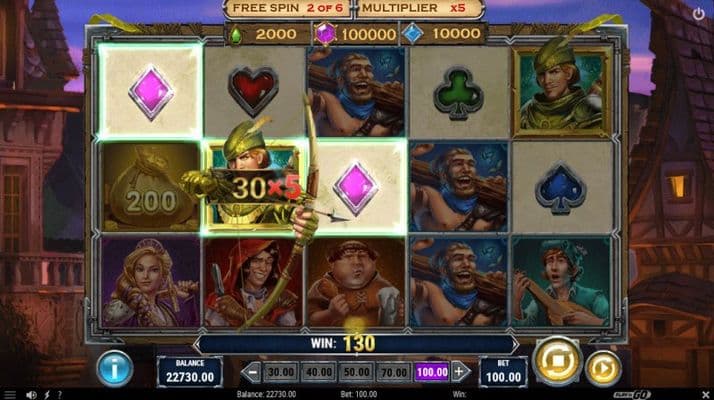Toggle sound with the speaker icon
This screenshot has height=400, width=714.
click(x=32, y=395)
